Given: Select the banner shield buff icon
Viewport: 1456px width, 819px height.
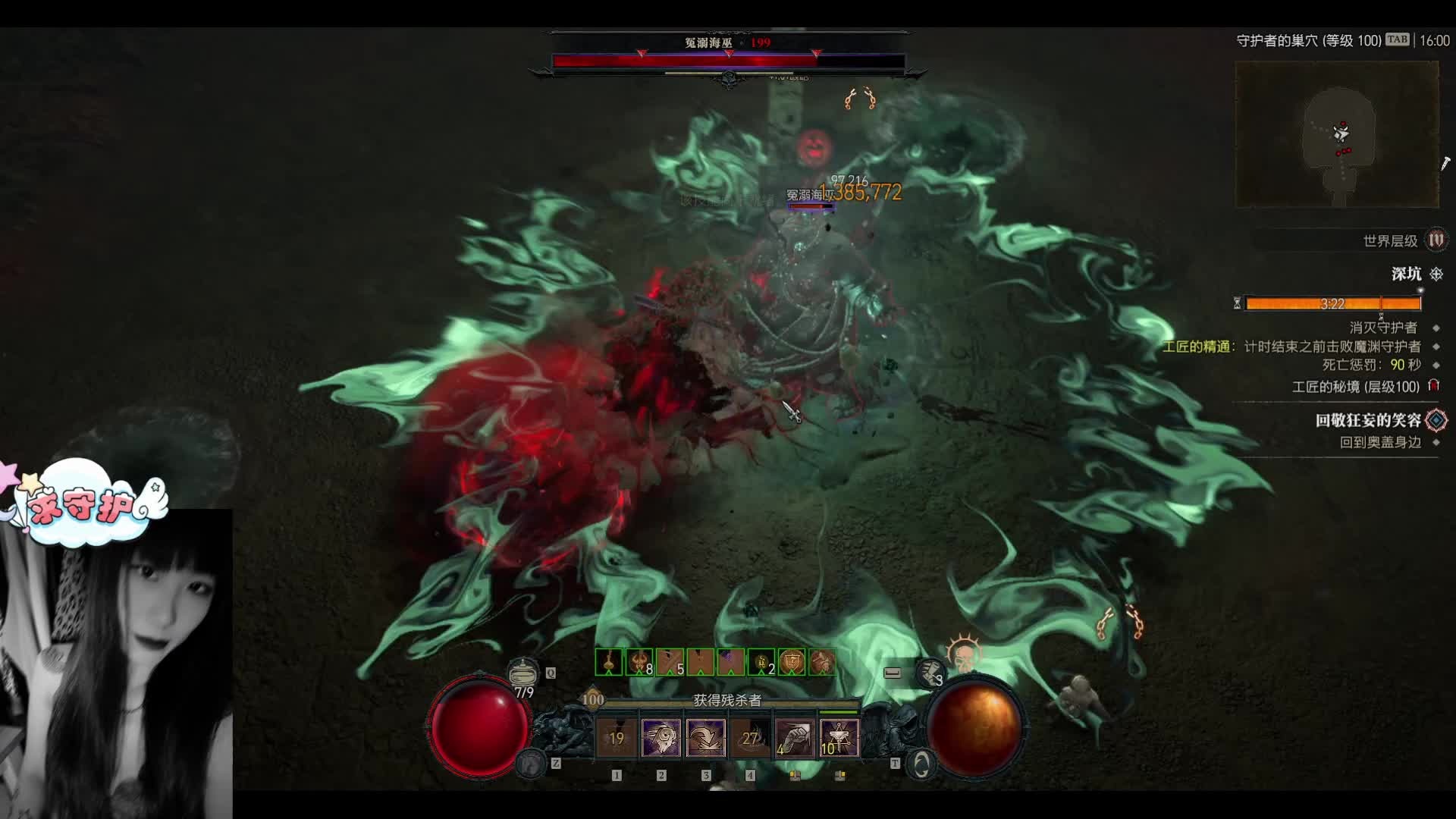Looking at the screenshot, I should coord(792,663).
